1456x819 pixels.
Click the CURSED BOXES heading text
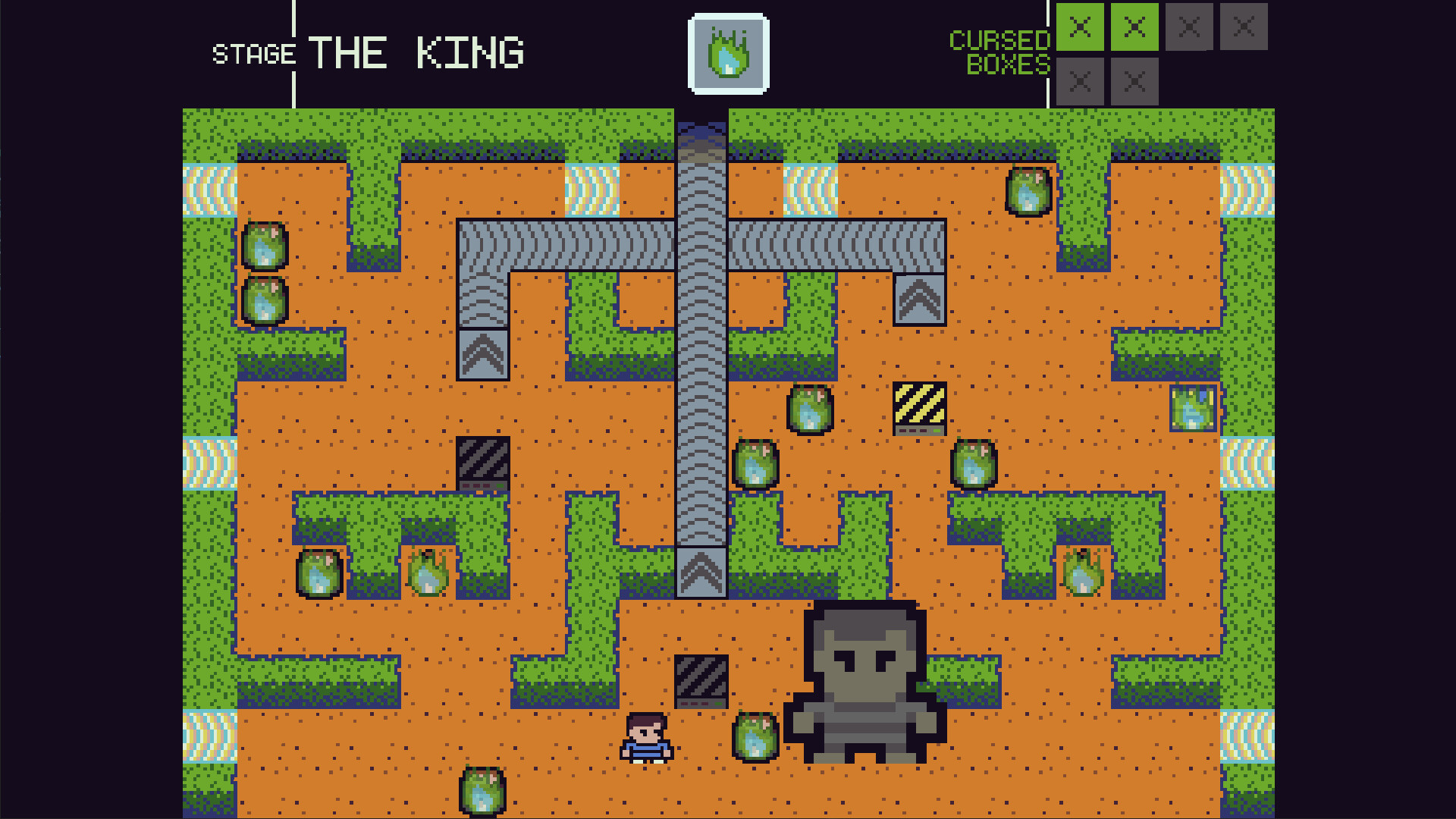pos(1001,52)
